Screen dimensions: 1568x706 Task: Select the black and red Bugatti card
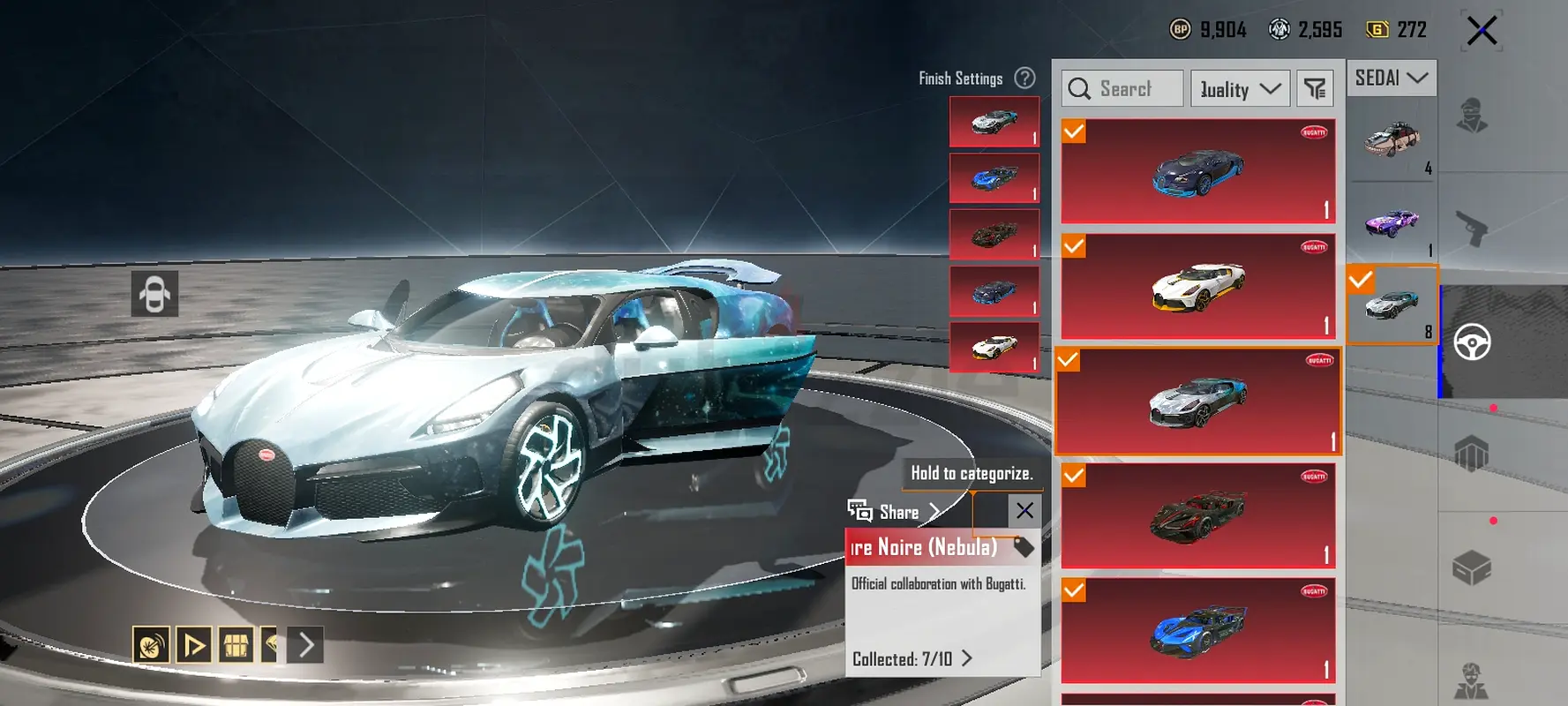(x=1197, y=516)
